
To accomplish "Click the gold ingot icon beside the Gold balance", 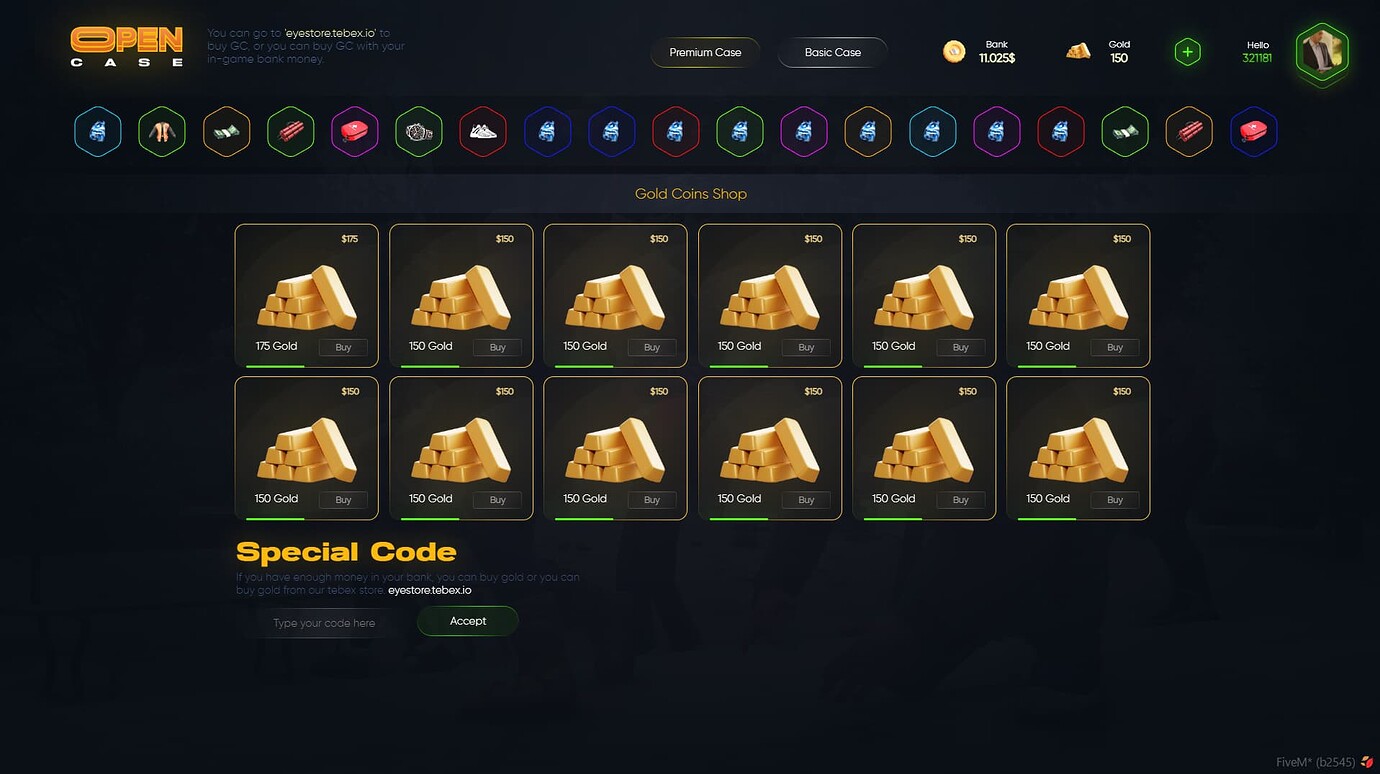I will pos(1078,50).
